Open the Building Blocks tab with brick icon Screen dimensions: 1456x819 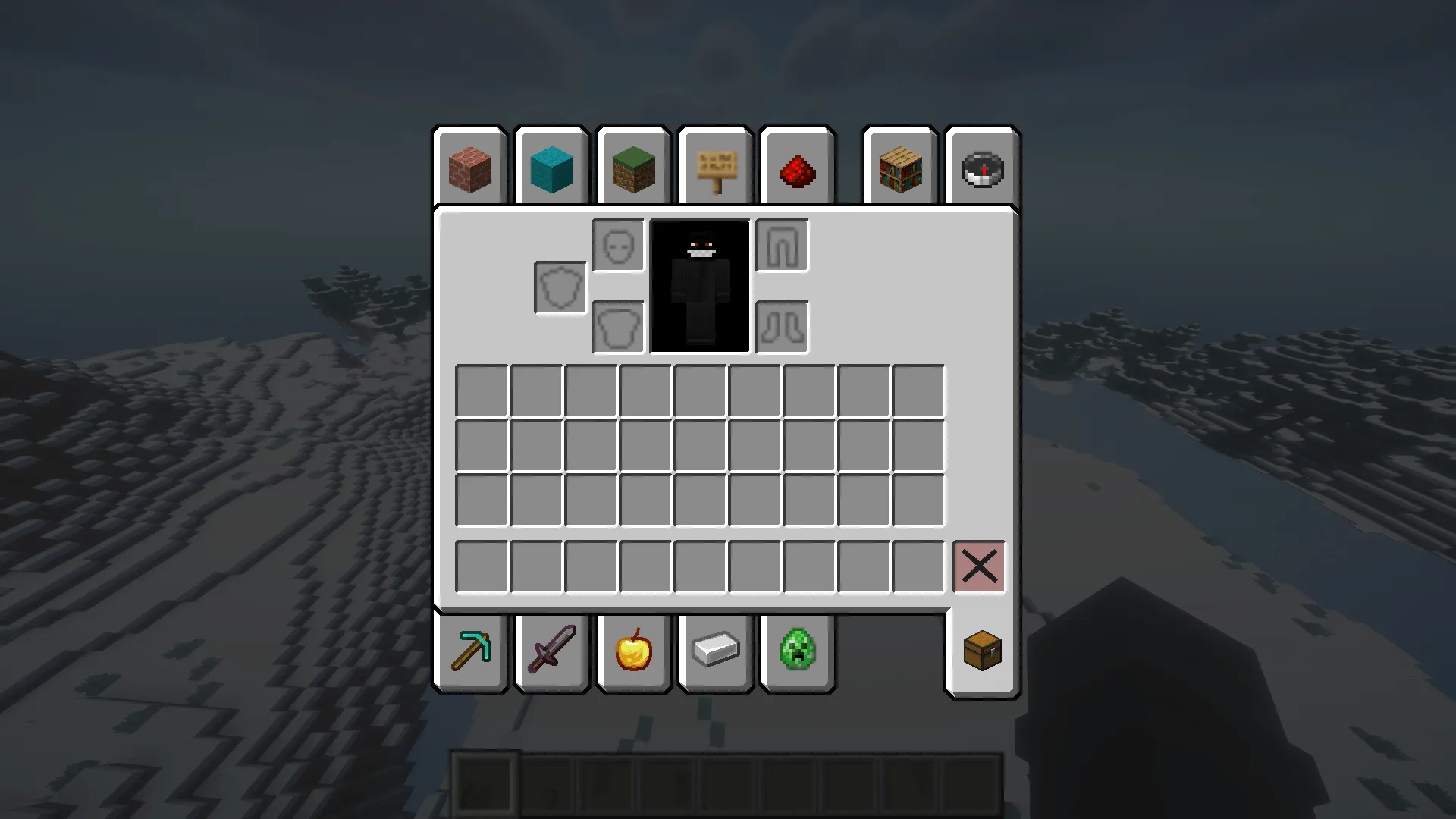pos(469,168)
